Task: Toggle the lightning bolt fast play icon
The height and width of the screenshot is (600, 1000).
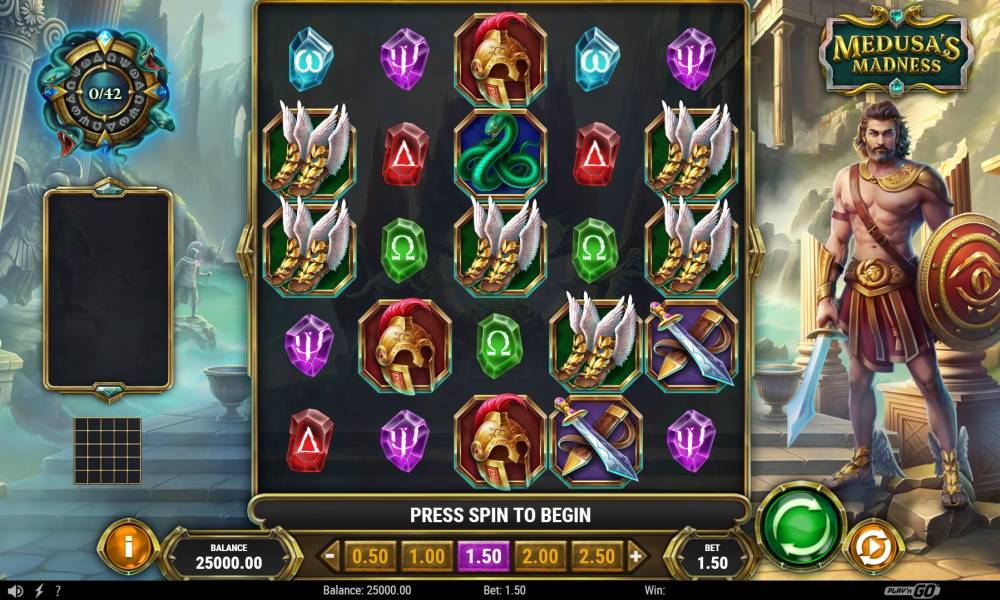Action: (x=39, y=590)
